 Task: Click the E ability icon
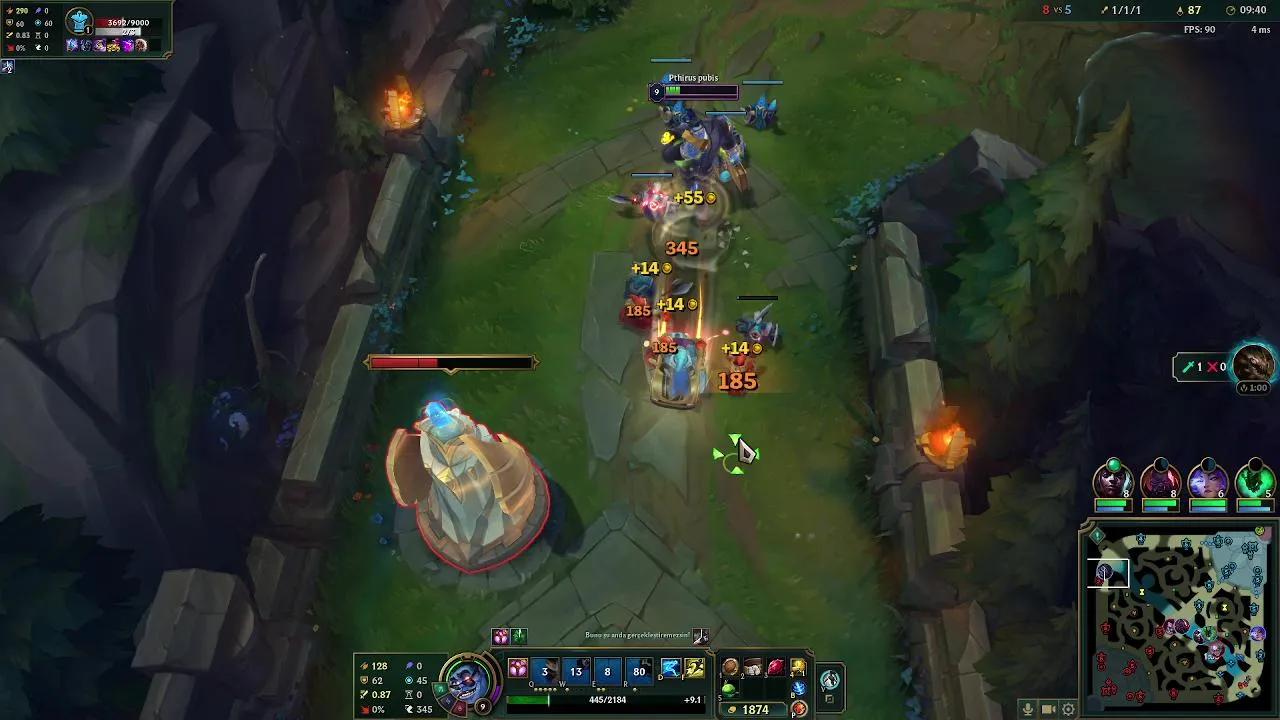tap(608, 672)
